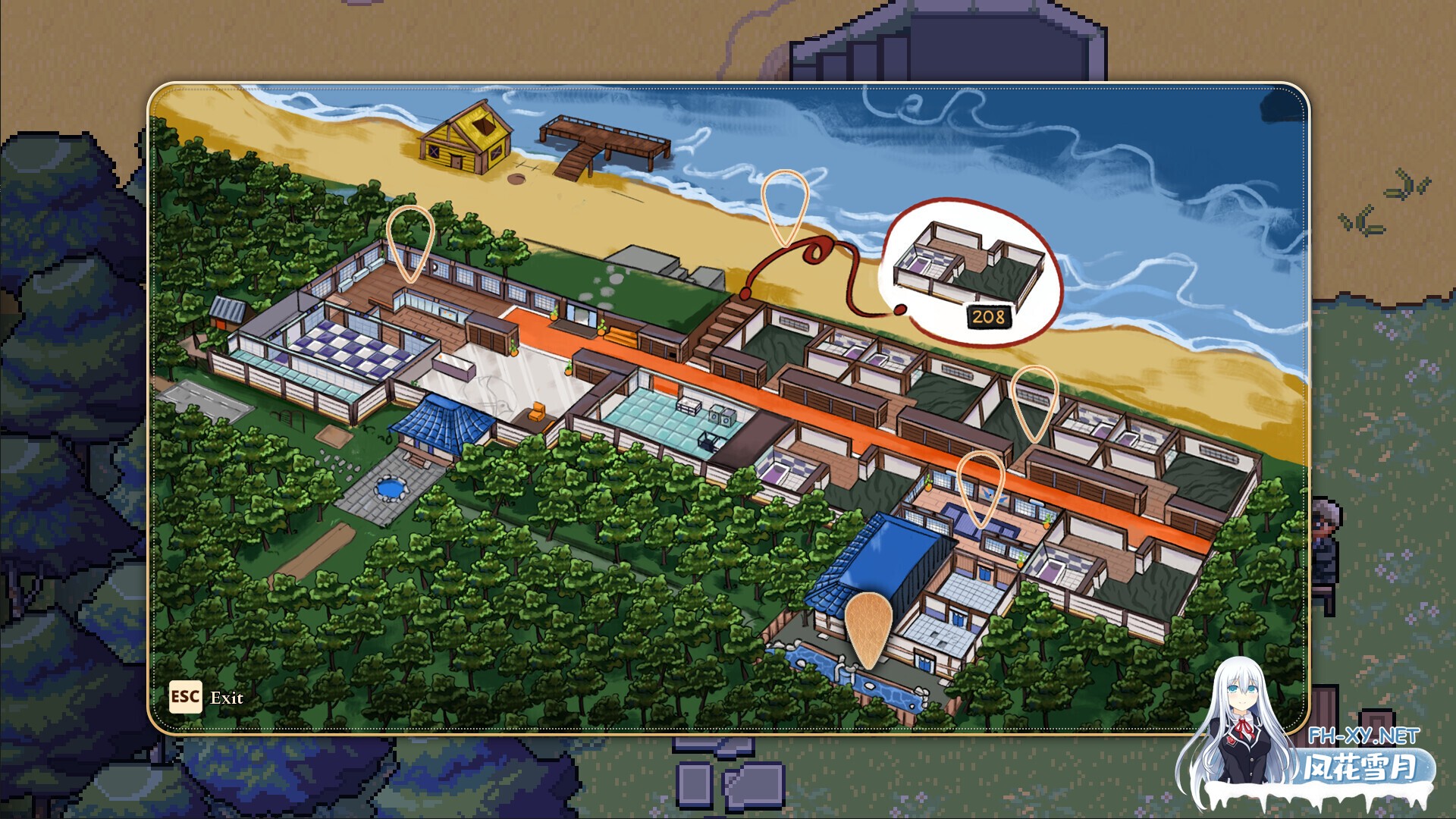Select the yellow boathouse on the beach
Image resolution: width=1456 pixels, height=819 pixels.
464,140
